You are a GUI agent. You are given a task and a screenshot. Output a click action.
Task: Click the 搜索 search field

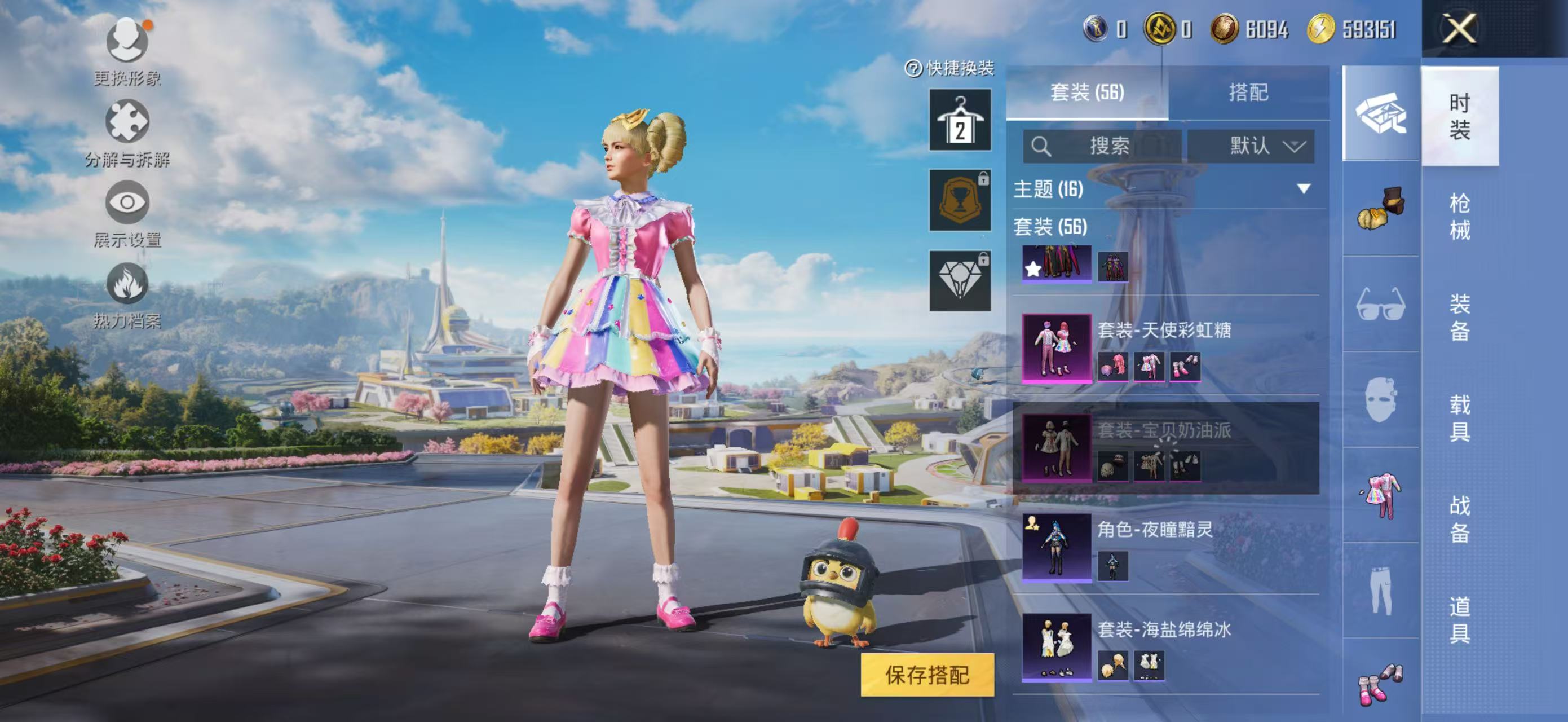[1102, 146]
